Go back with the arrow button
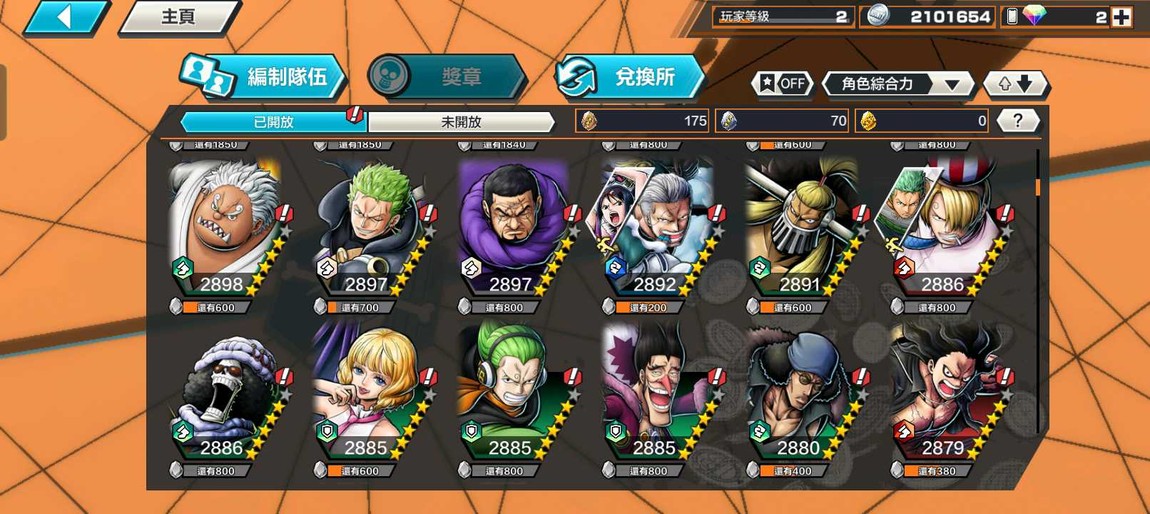The width and height of the screenshot is (1150, 514). (64, 17)
